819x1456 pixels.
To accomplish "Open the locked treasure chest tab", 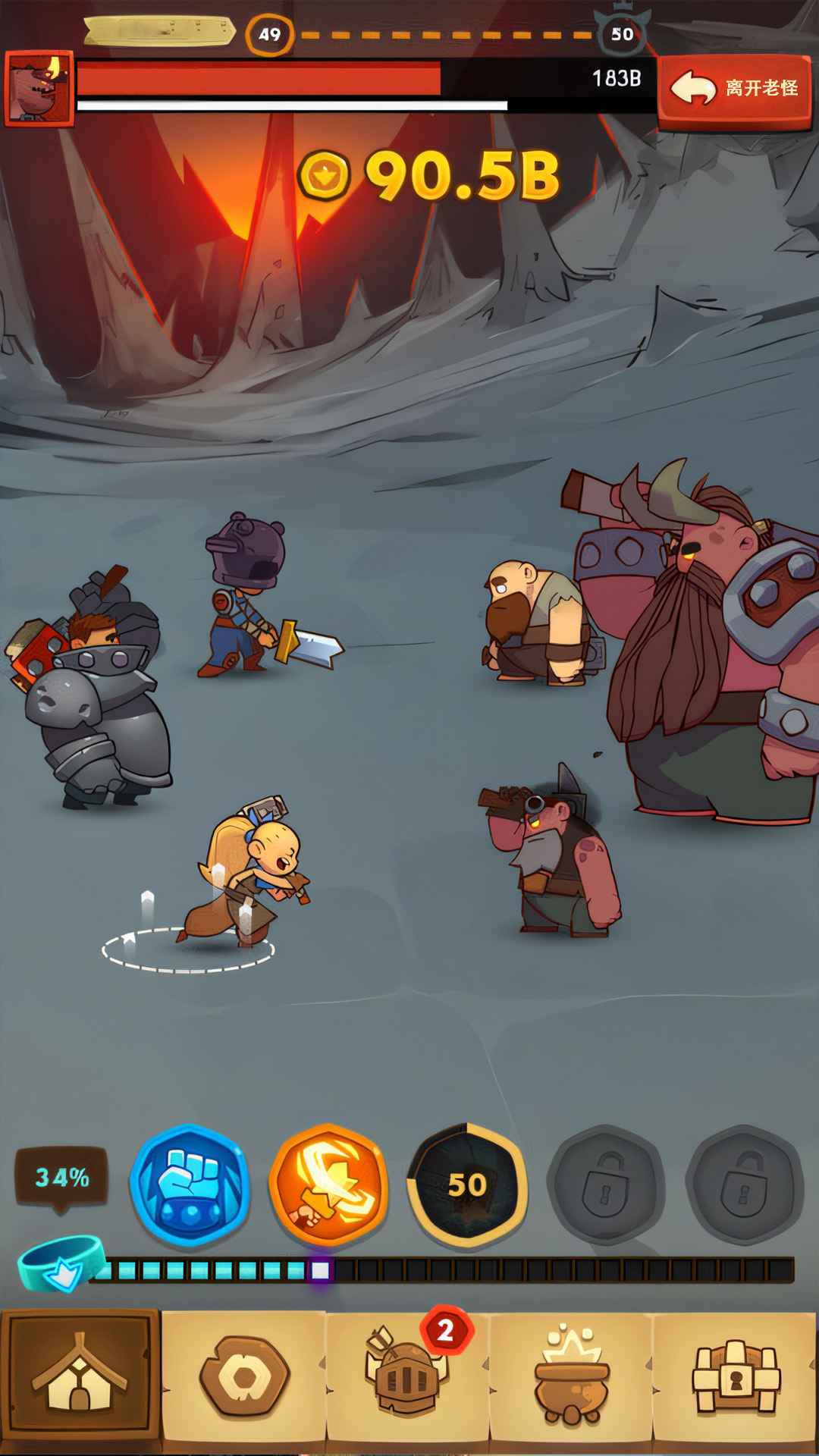I will point(735,1376).
